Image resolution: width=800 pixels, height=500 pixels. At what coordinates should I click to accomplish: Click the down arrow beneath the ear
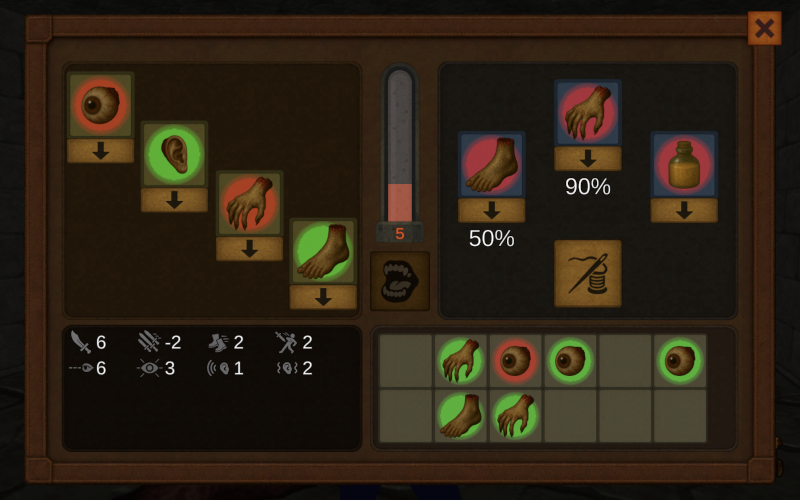pos(174,200)
